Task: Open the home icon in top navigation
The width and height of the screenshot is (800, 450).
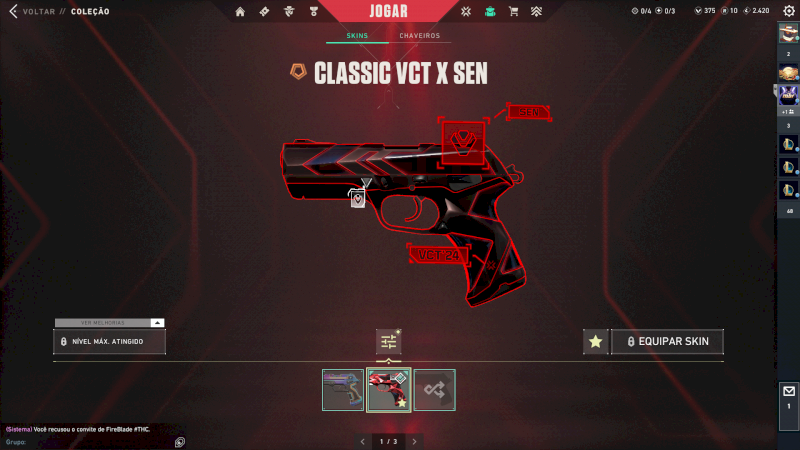Action: (240, 12)
